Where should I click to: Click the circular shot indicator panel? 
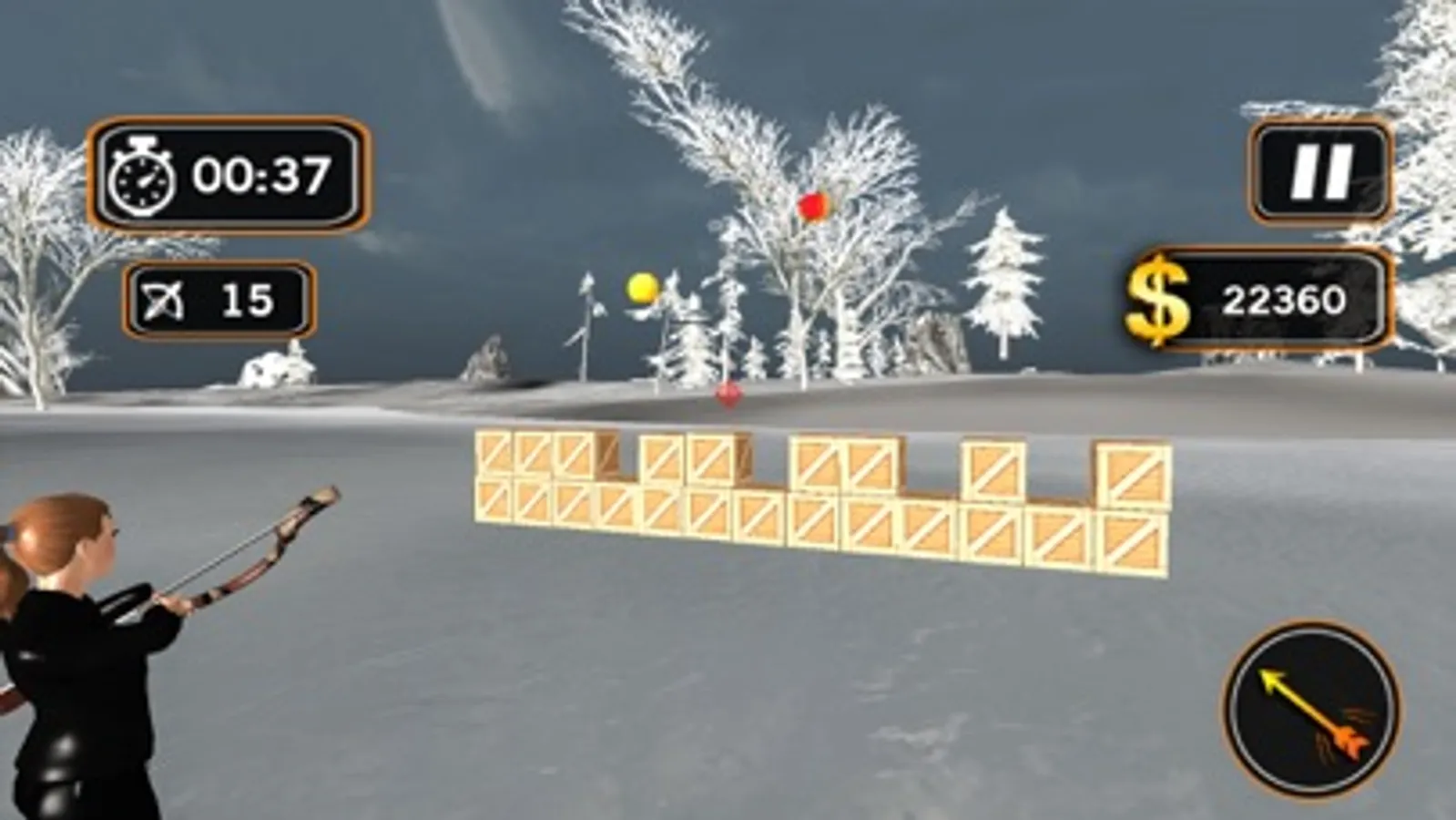click(x=1311, y=711)
